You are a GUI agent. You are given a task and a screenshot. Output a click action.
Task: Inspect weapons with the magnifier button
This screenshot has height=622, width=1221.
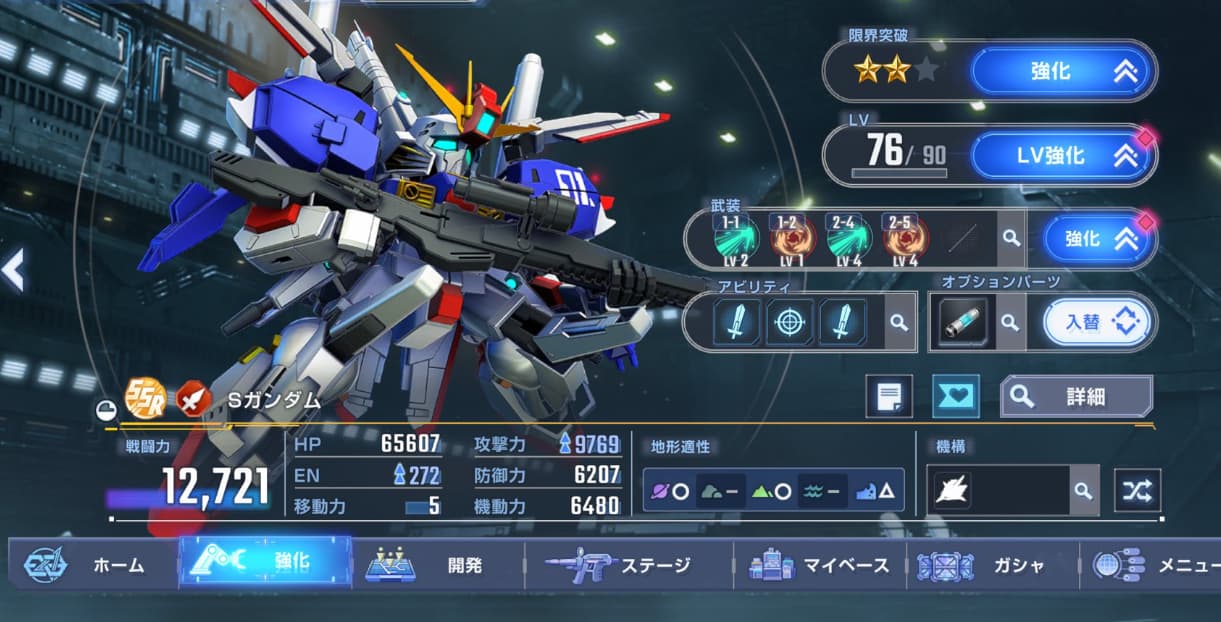click(1012, 239)
